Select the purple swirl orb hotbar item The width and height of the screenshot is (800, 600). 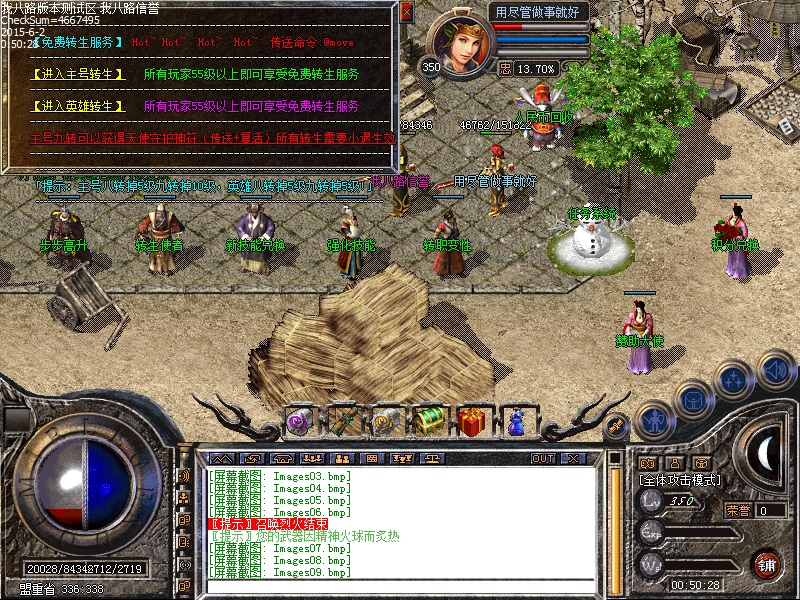[x=299, y=421]
